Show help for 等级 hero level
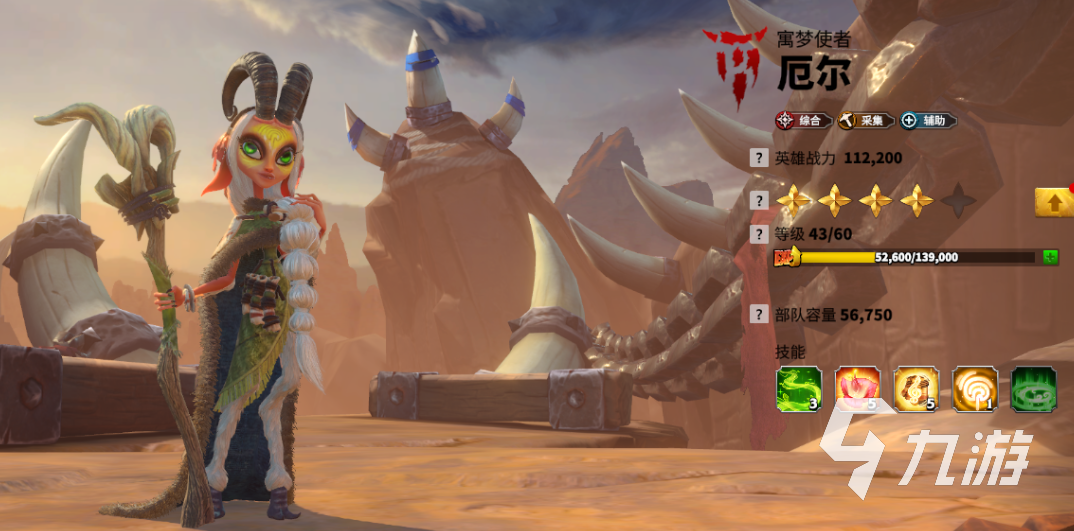1074x531 pixels. [x=760, y=235]
